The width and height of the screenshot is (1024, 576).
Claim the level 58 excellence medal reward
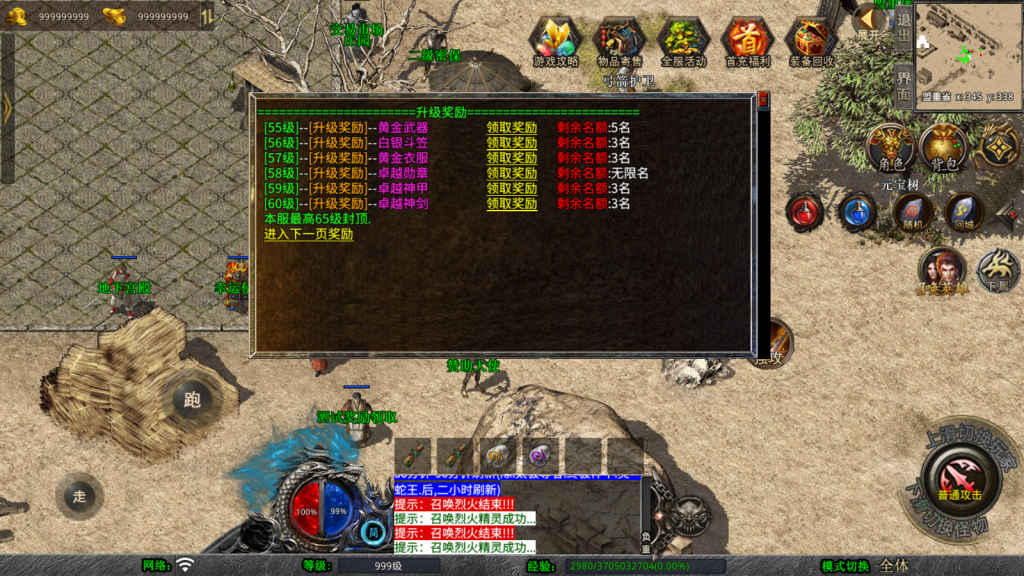(511, 173)
